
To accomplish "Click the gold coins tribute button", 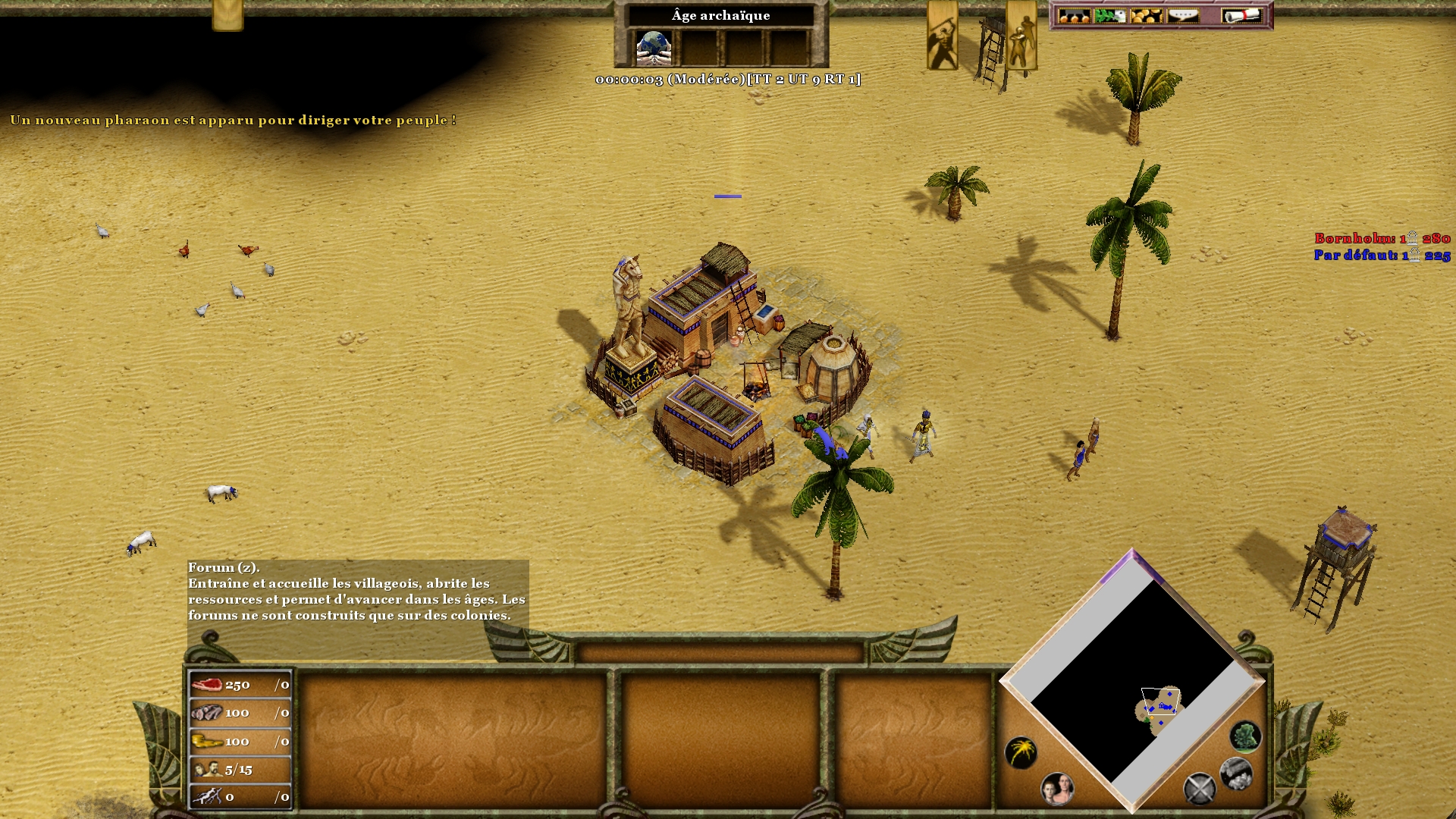I will coord(1146,16).
